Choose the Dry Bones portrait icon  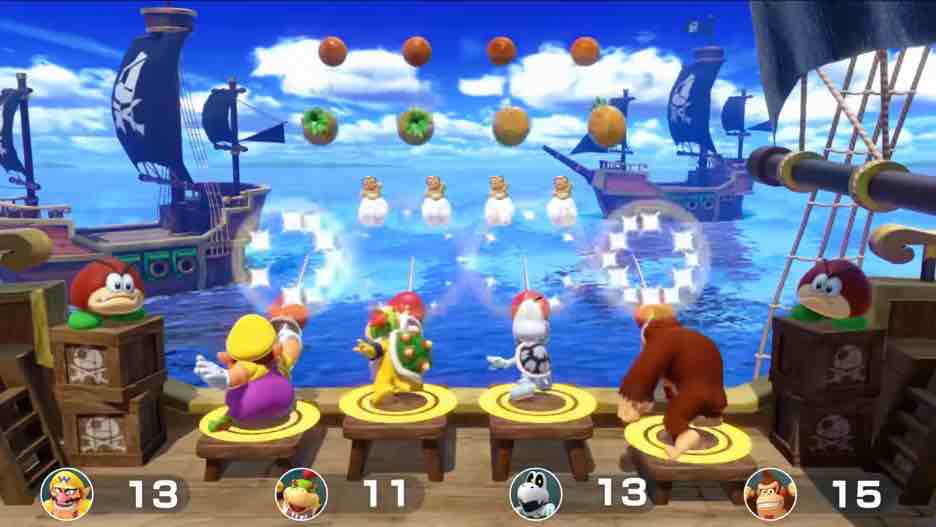[536, 493]
